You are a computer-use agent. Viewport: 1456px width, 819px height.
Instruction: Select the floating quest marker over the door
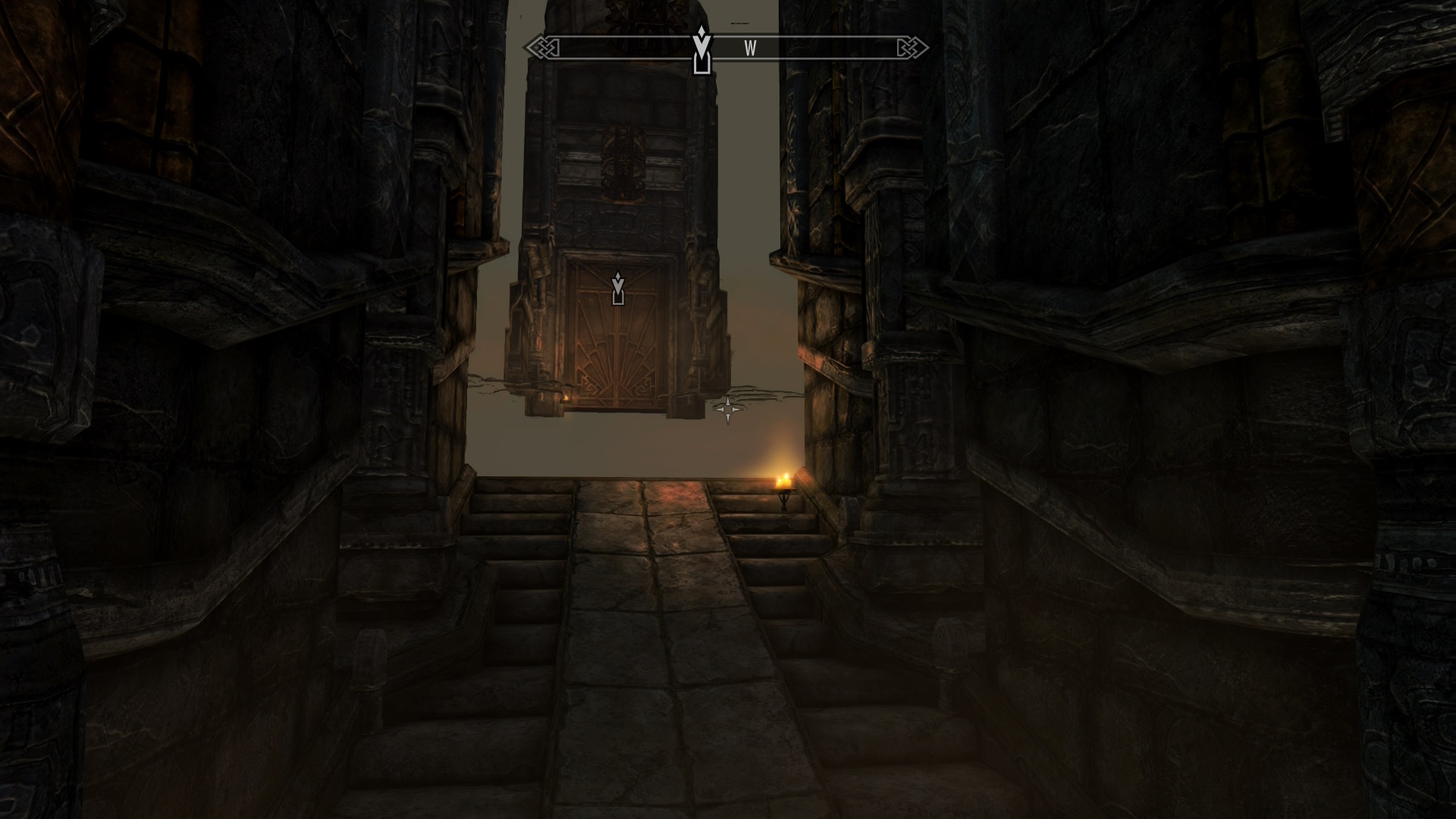click(618, 288)
